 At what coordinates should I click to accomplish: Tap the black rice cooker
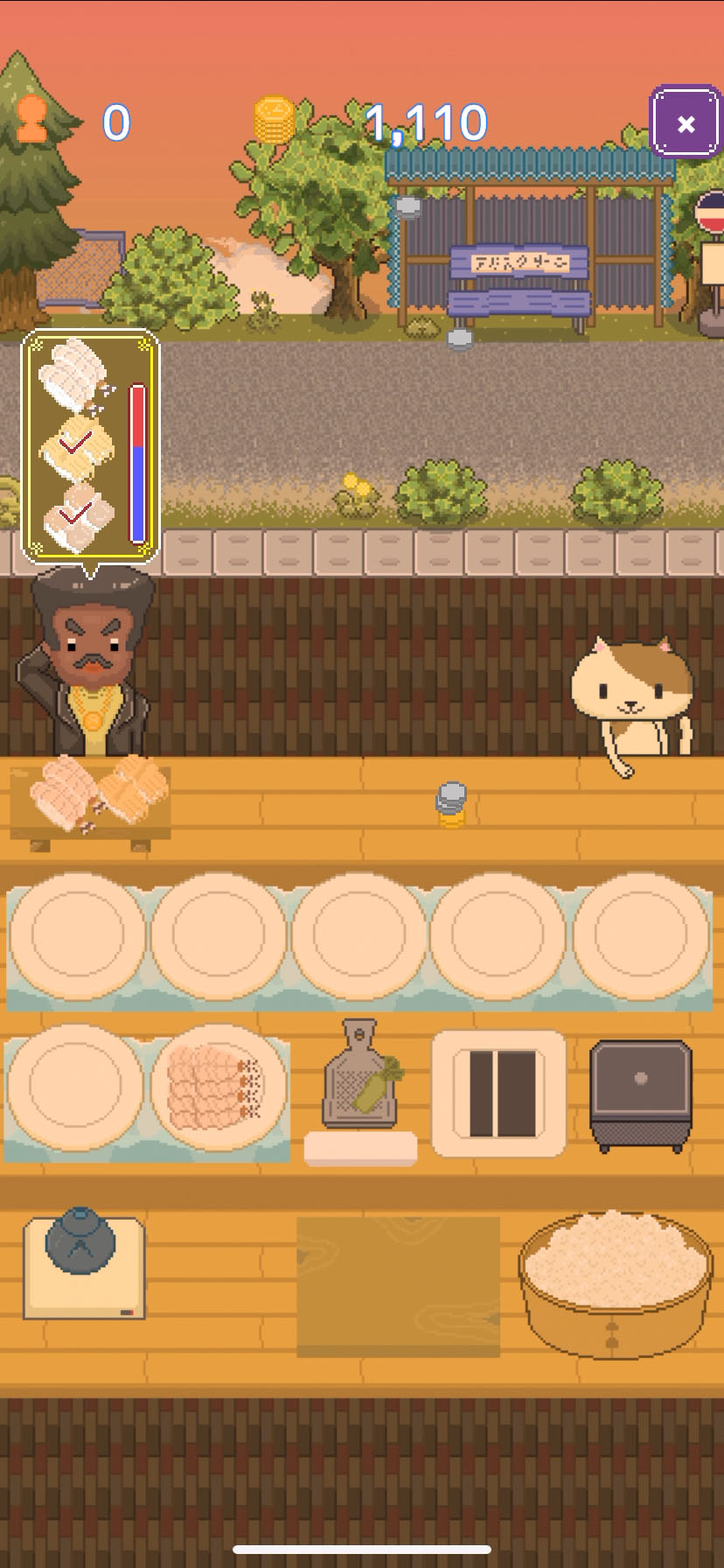point(640,1094)
